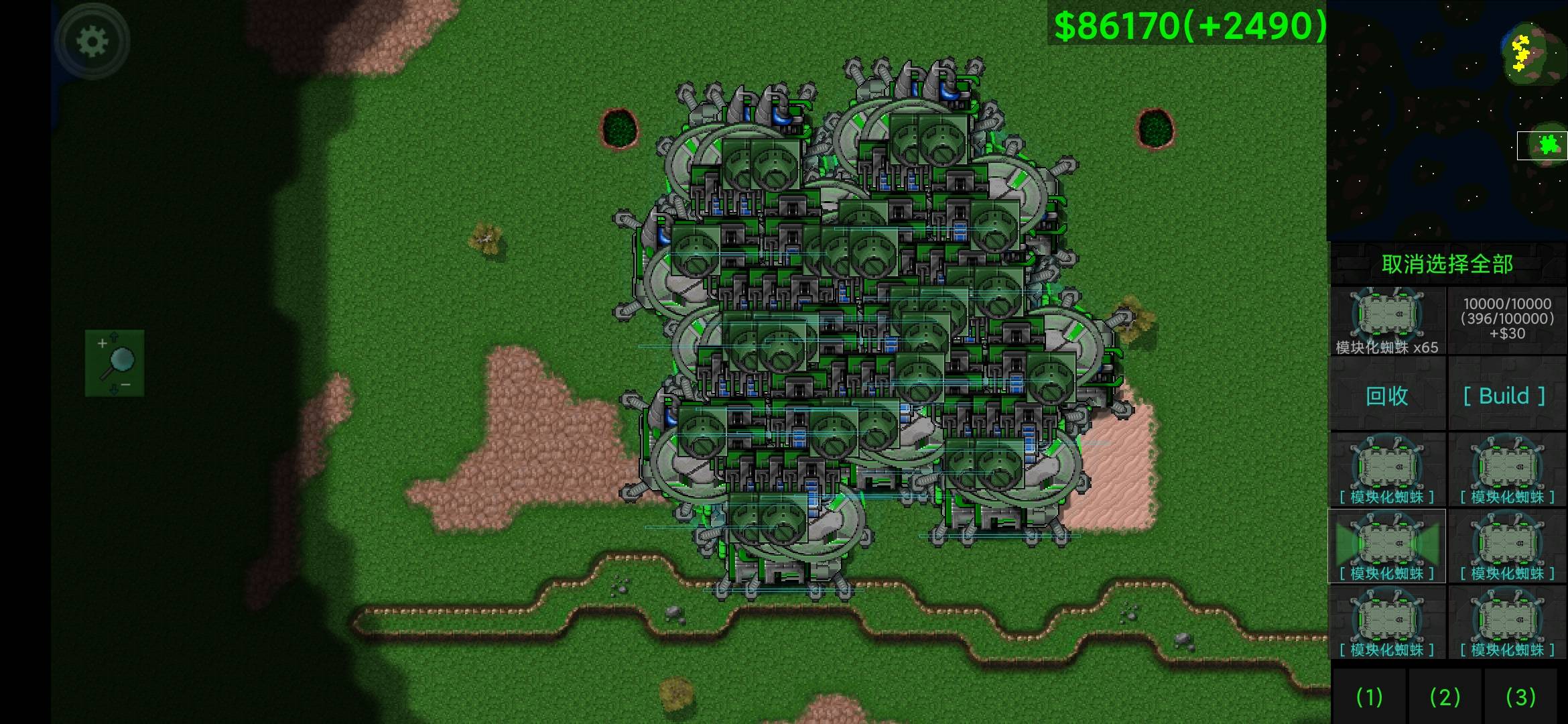The image size is (1568, 724).
Task: Select control group (1)
Action: (1369, 697)
